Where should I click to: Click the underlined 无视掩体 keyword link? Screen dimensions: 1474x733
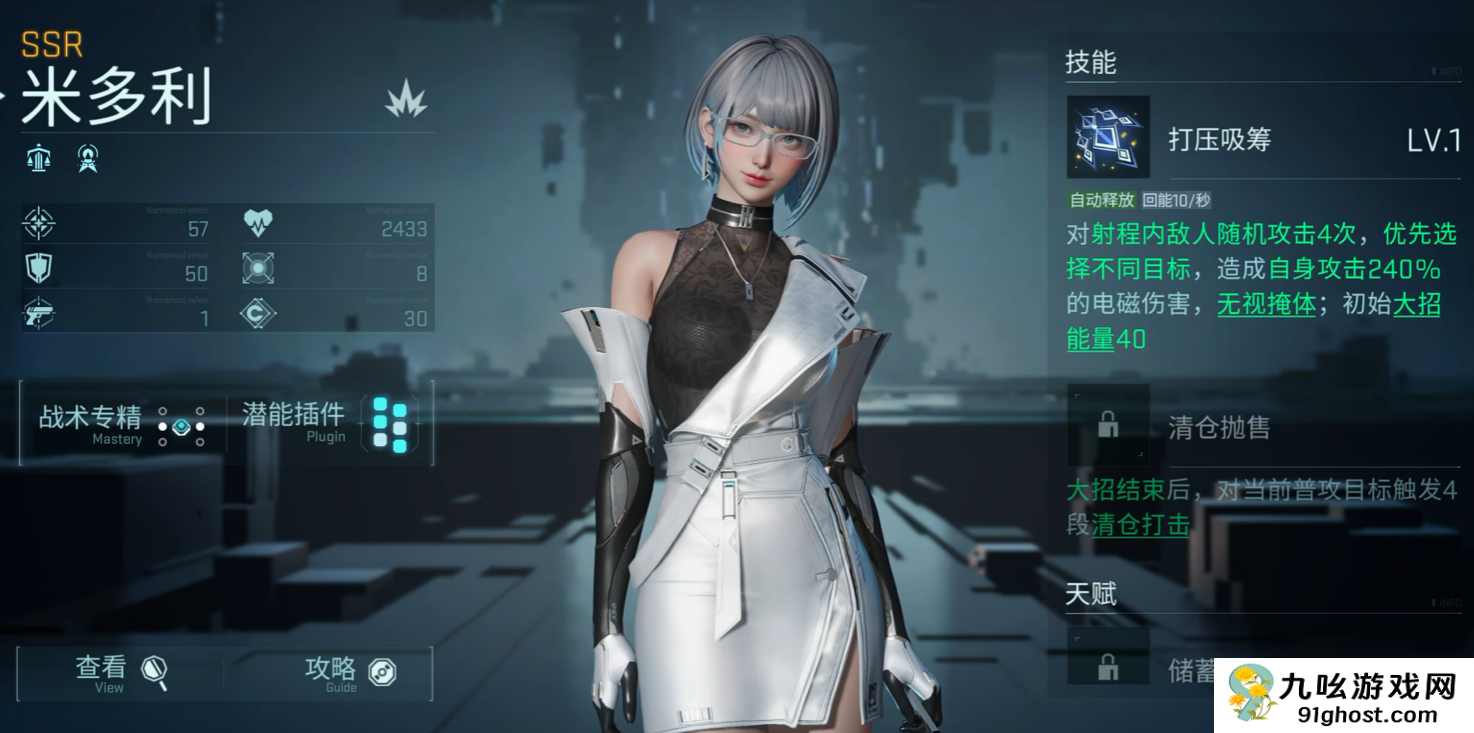[1265, 304]
